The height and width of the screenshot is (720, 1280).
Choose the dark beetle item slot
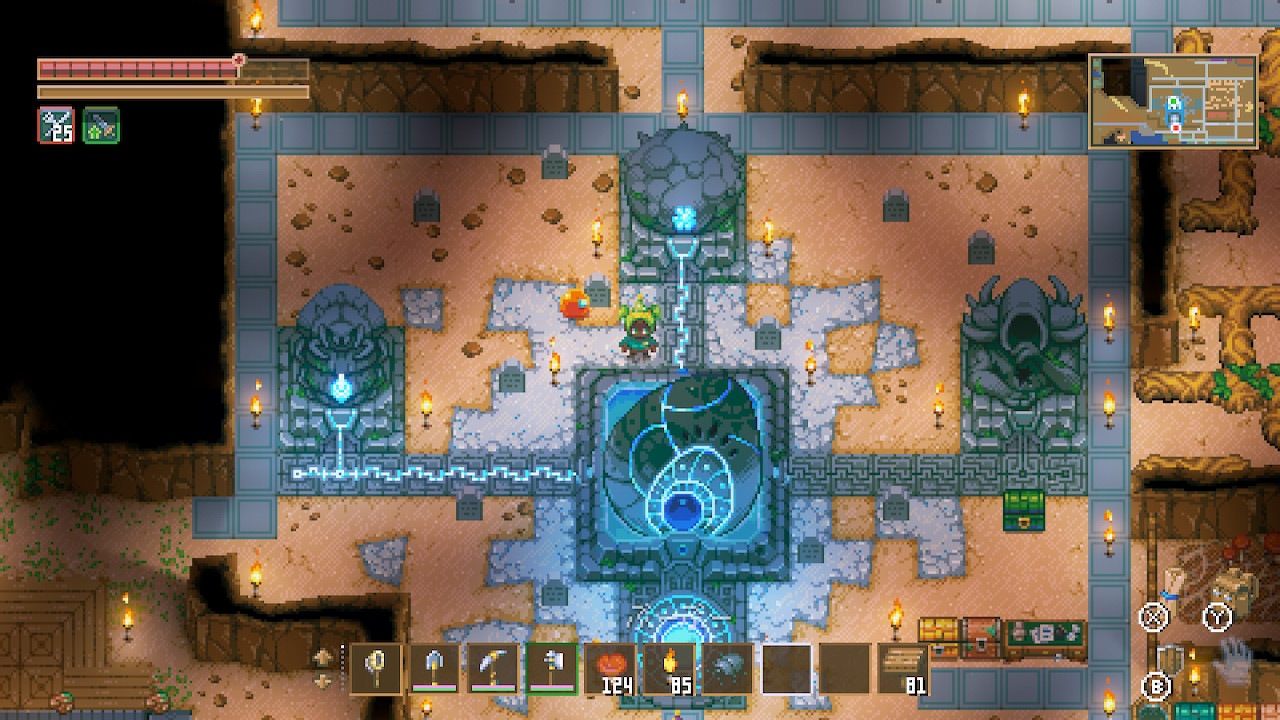pos(726,668)
